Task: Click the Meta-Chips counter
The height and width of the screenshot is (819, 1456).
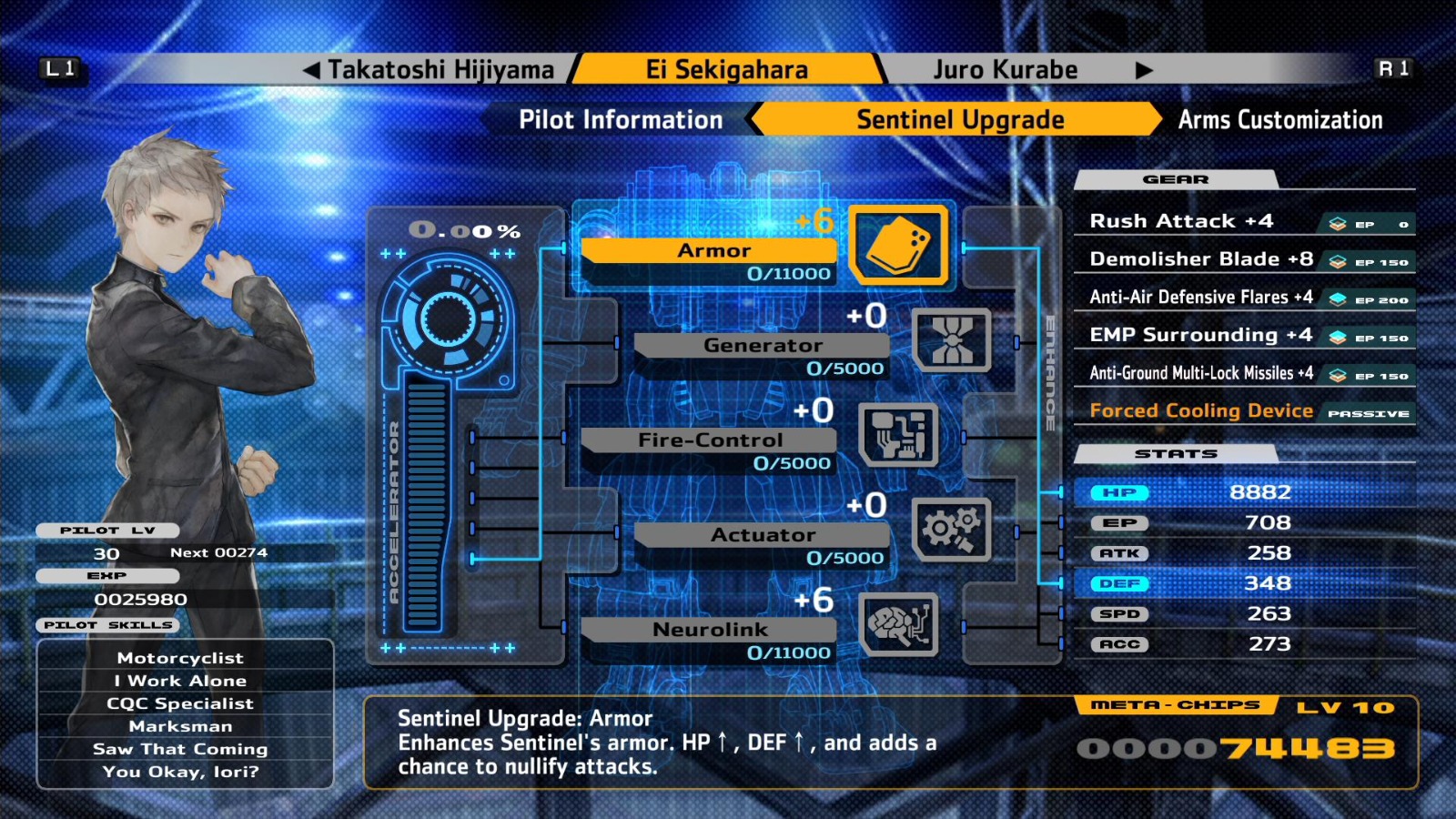Action: [x=1238, y=748]
